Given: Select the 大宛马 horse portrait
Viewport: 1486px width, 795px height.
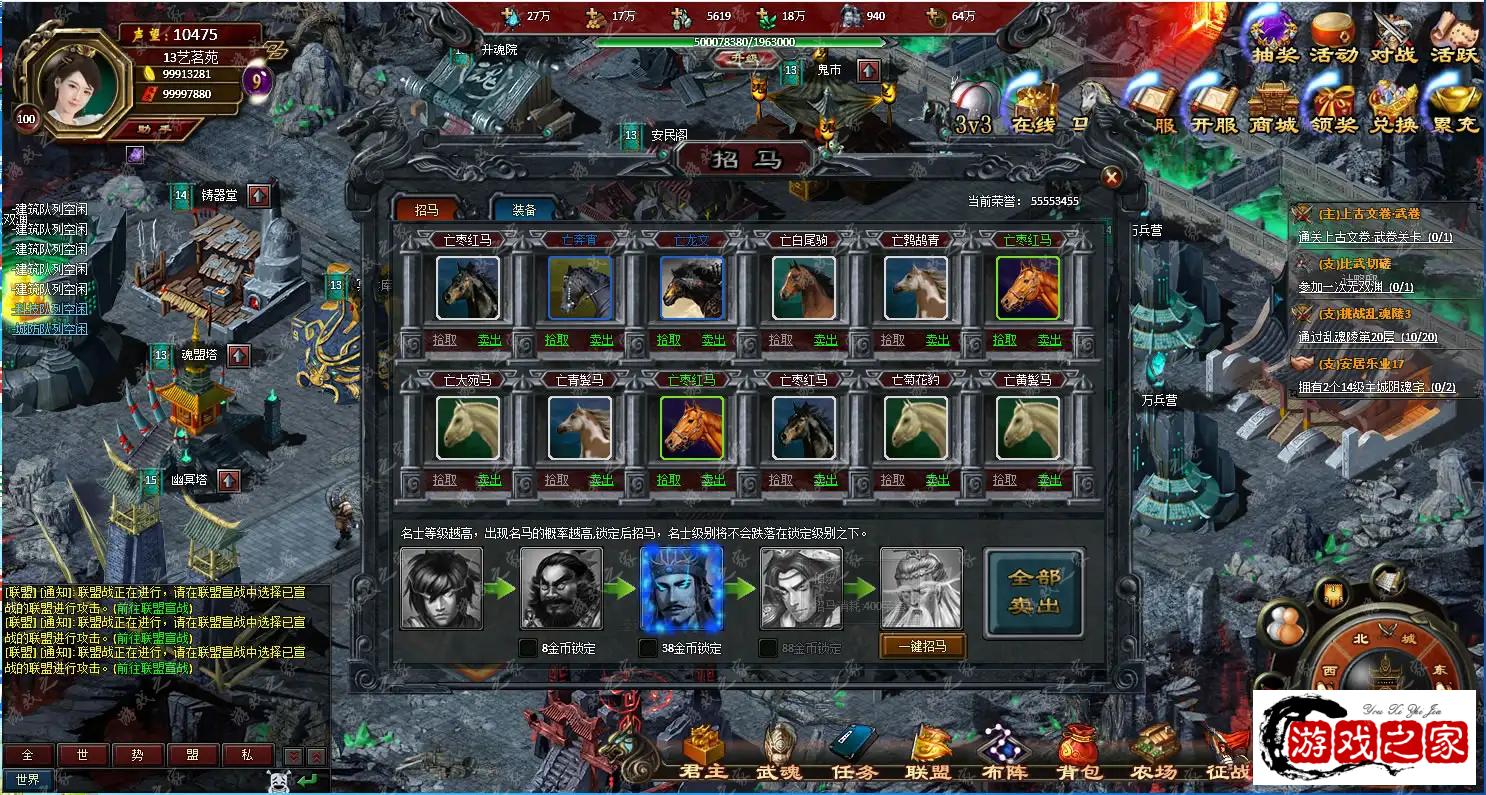Looking at the screenshot, I should [x=468, y=428].
